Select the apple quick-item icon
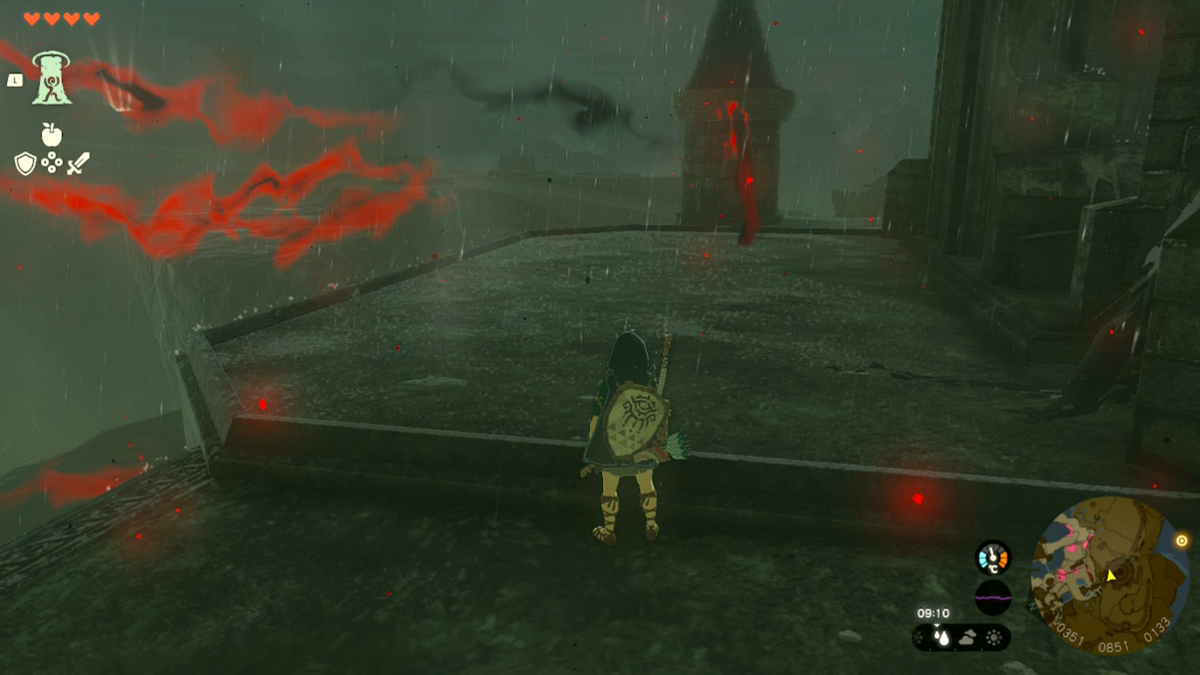 [51, 134]
